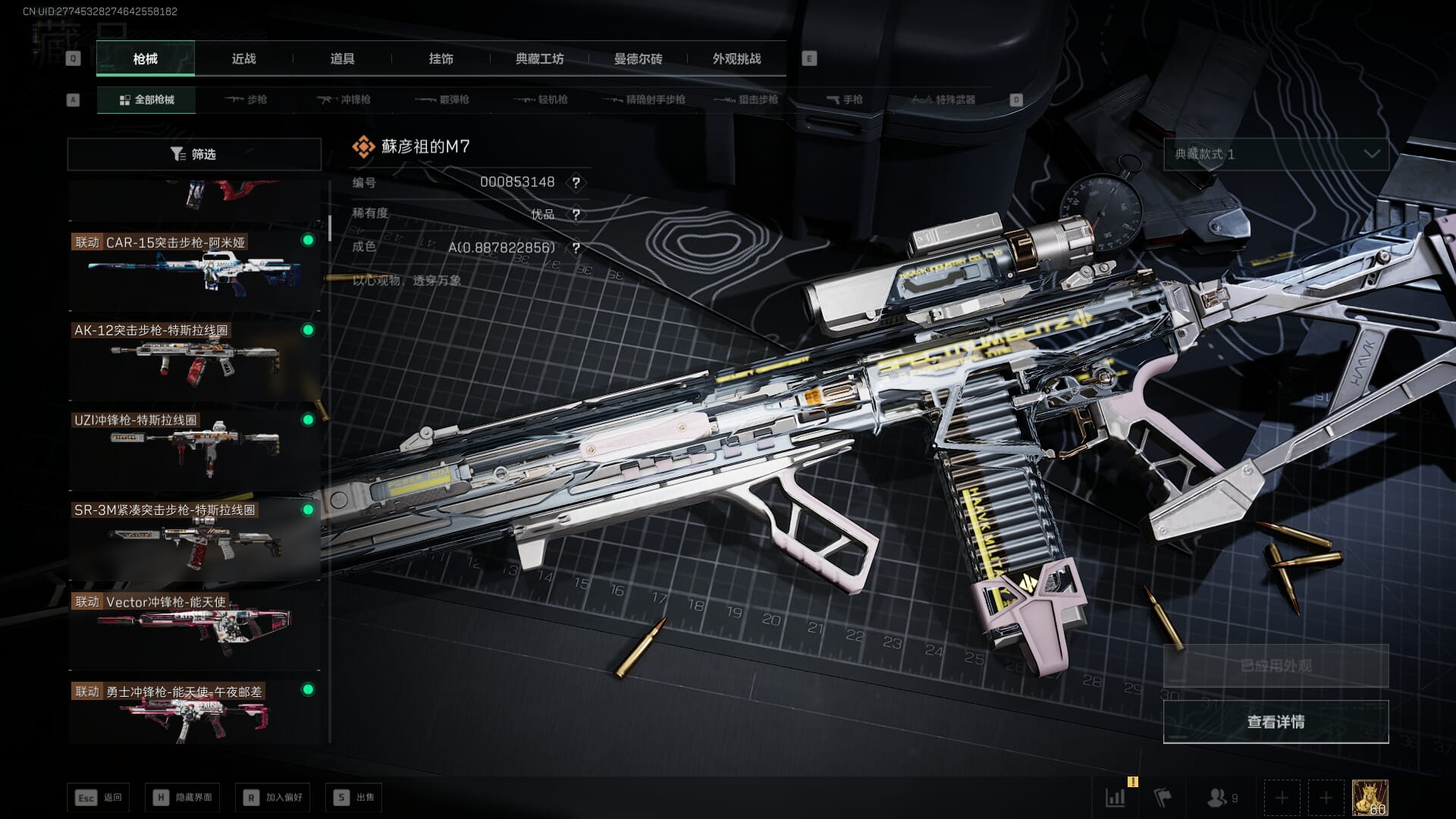Choose the UZI冲锋枪-特斯拉线圈 skin
Viewport: 1456px width, 819px height.
[194, 449]
